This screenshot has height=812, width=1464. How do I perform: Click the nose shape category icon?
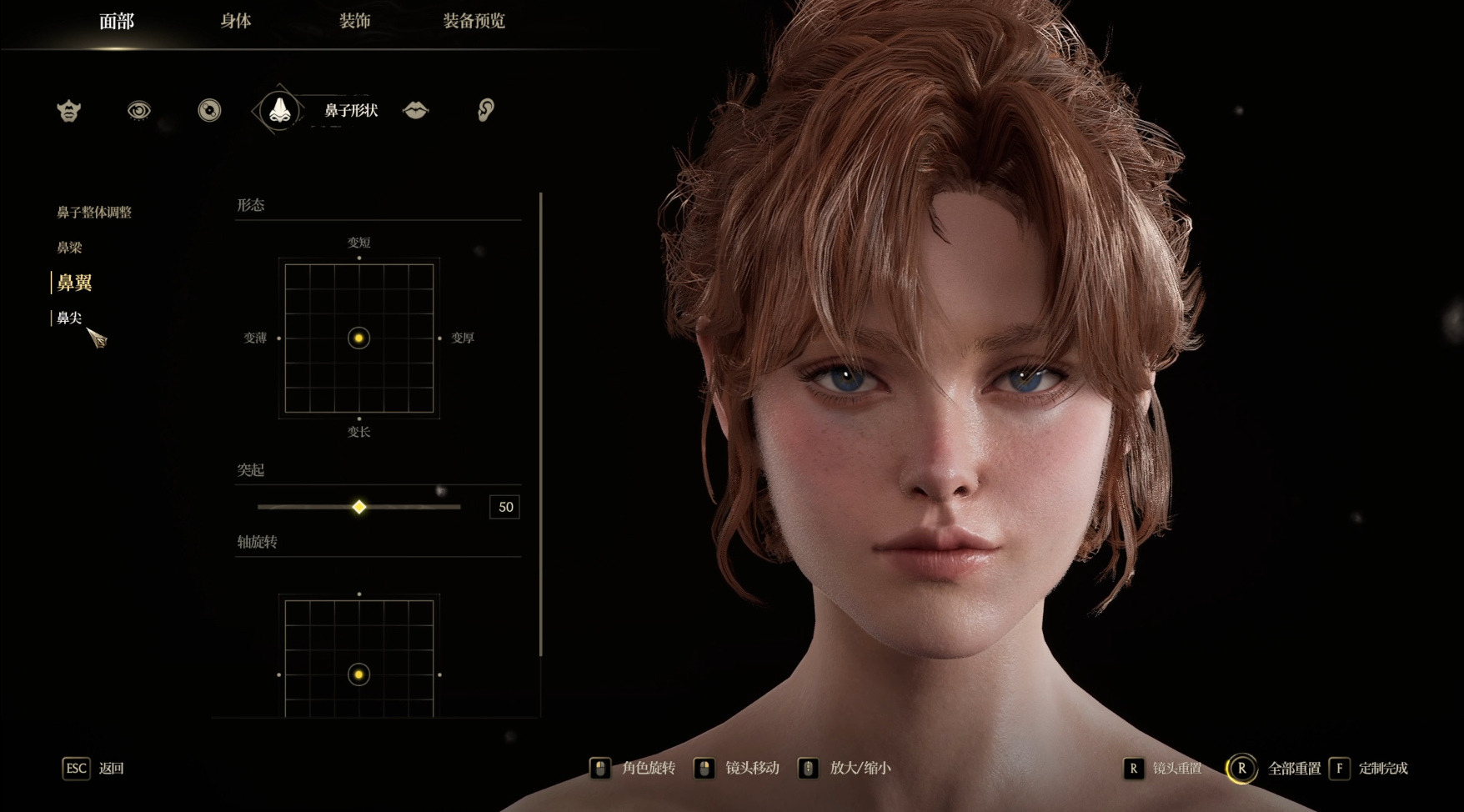279,110
